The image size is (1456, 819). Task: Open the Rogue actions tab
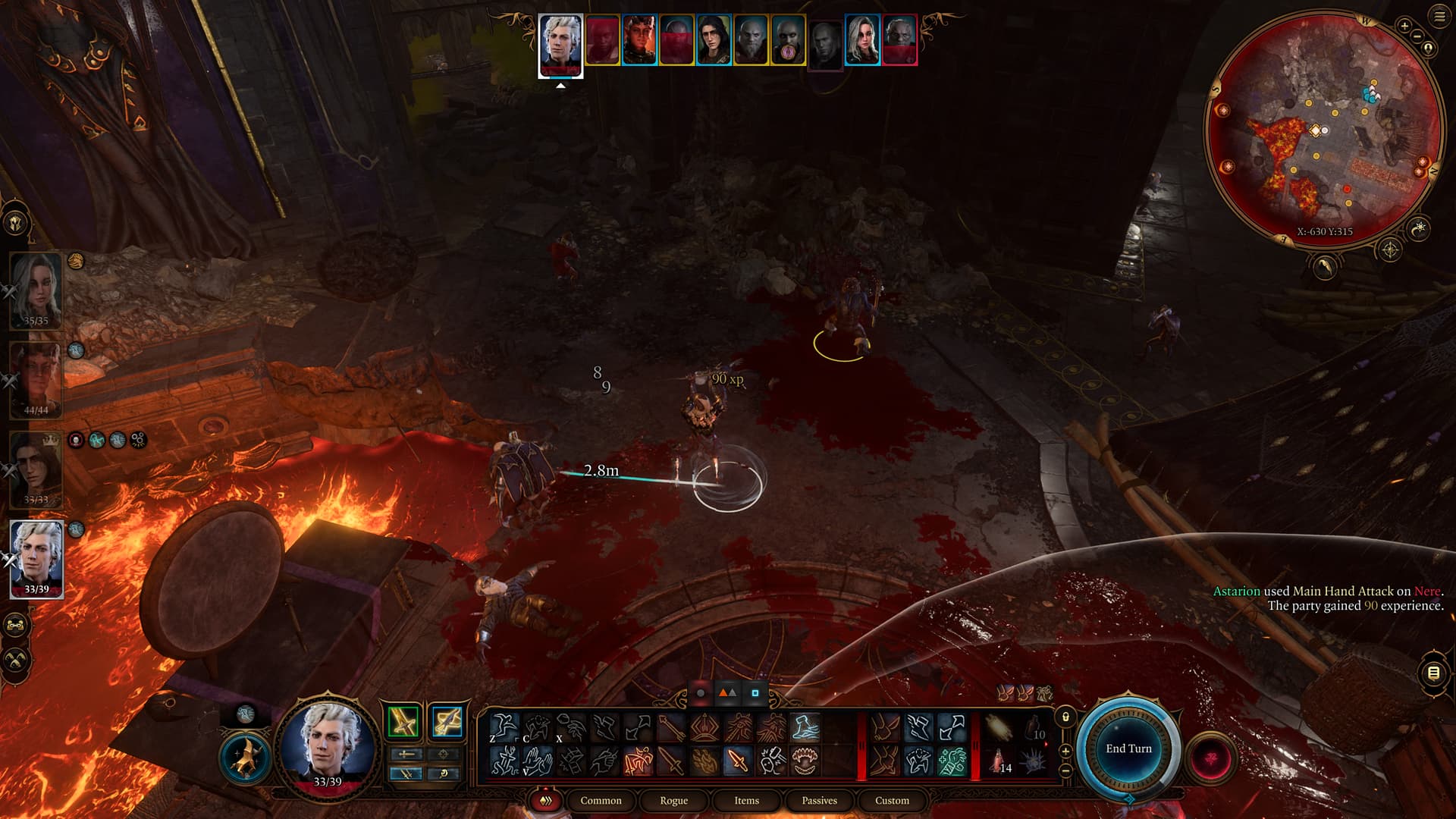pos(673,800)
